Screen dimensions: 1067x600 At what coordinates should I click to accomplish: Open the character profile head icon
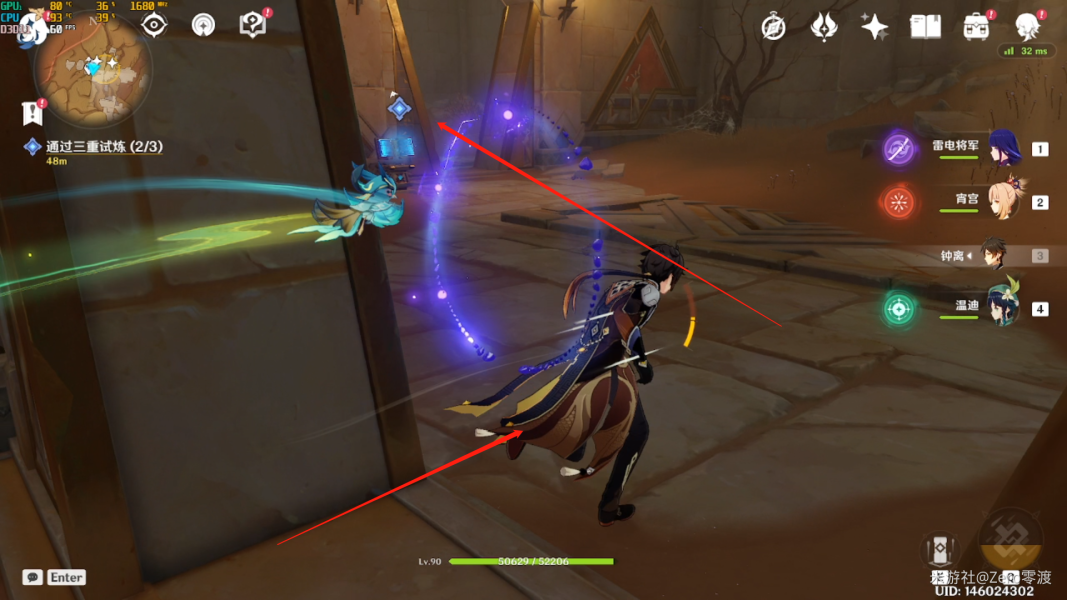click(x=1027, y=27)
